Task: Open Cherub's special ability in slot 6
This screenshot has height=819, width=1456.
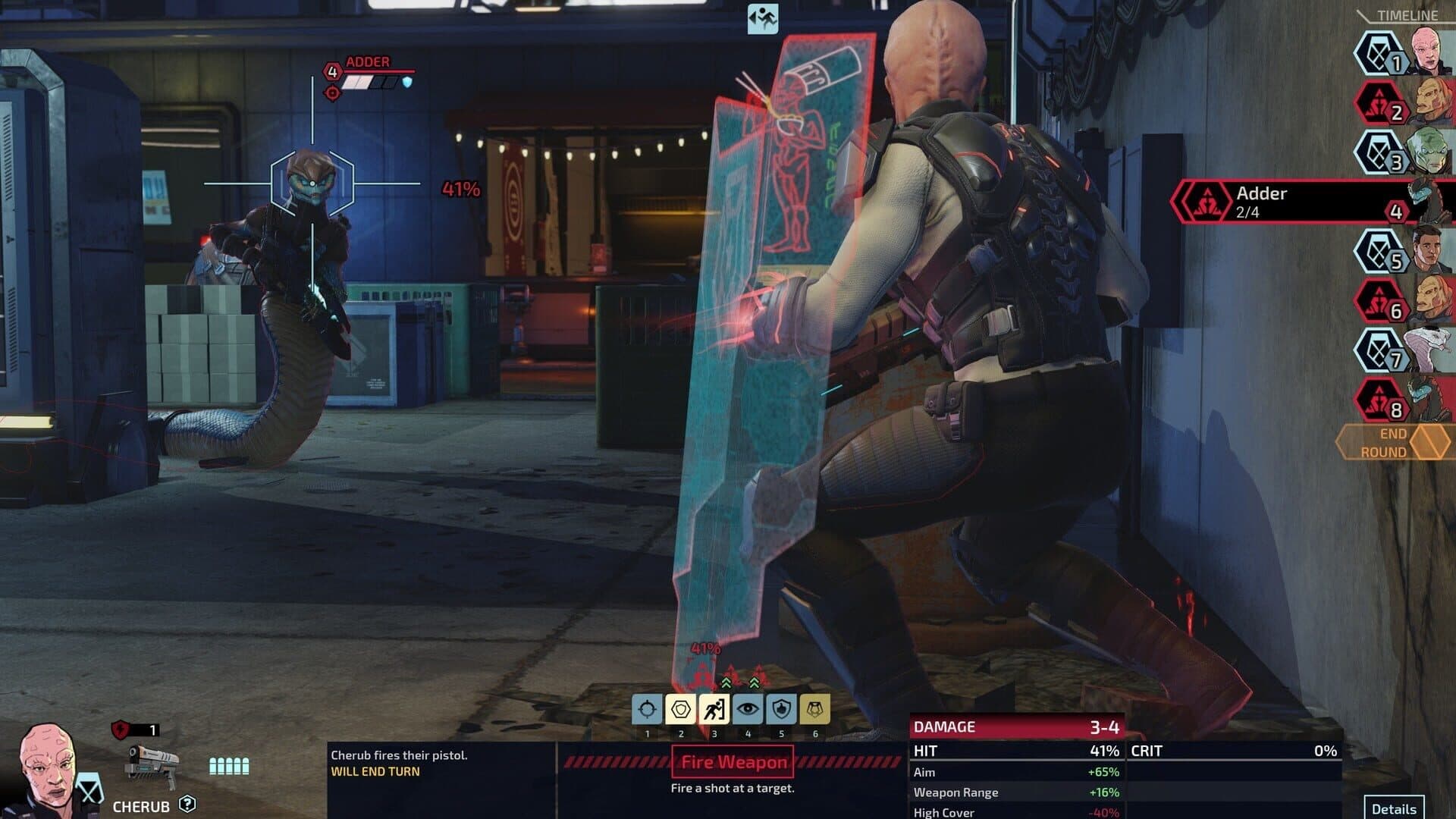Action: (x=816, y=709)
